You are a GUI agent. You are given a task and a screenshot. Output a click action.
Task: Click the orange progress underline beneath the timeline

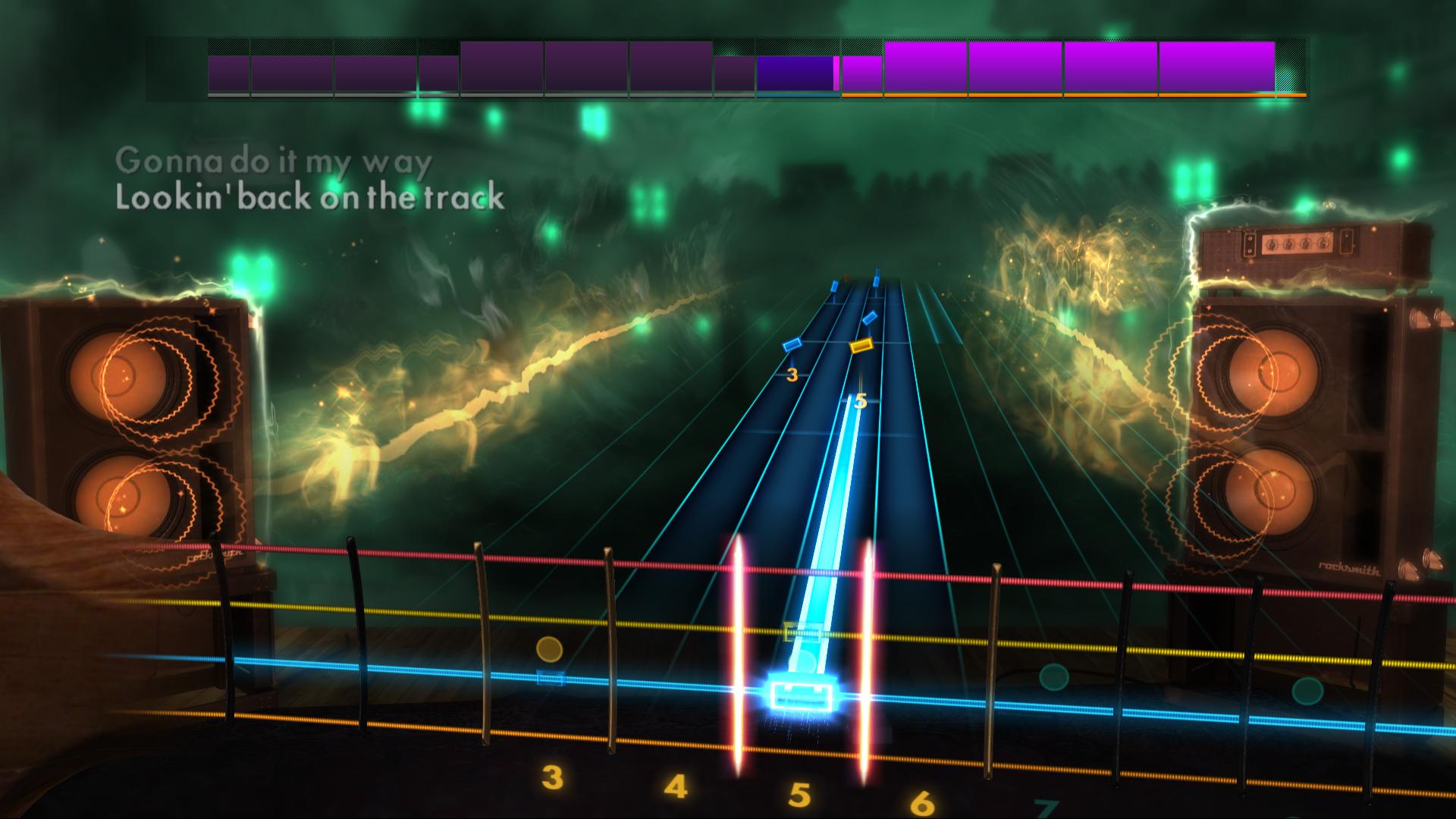1062,96
